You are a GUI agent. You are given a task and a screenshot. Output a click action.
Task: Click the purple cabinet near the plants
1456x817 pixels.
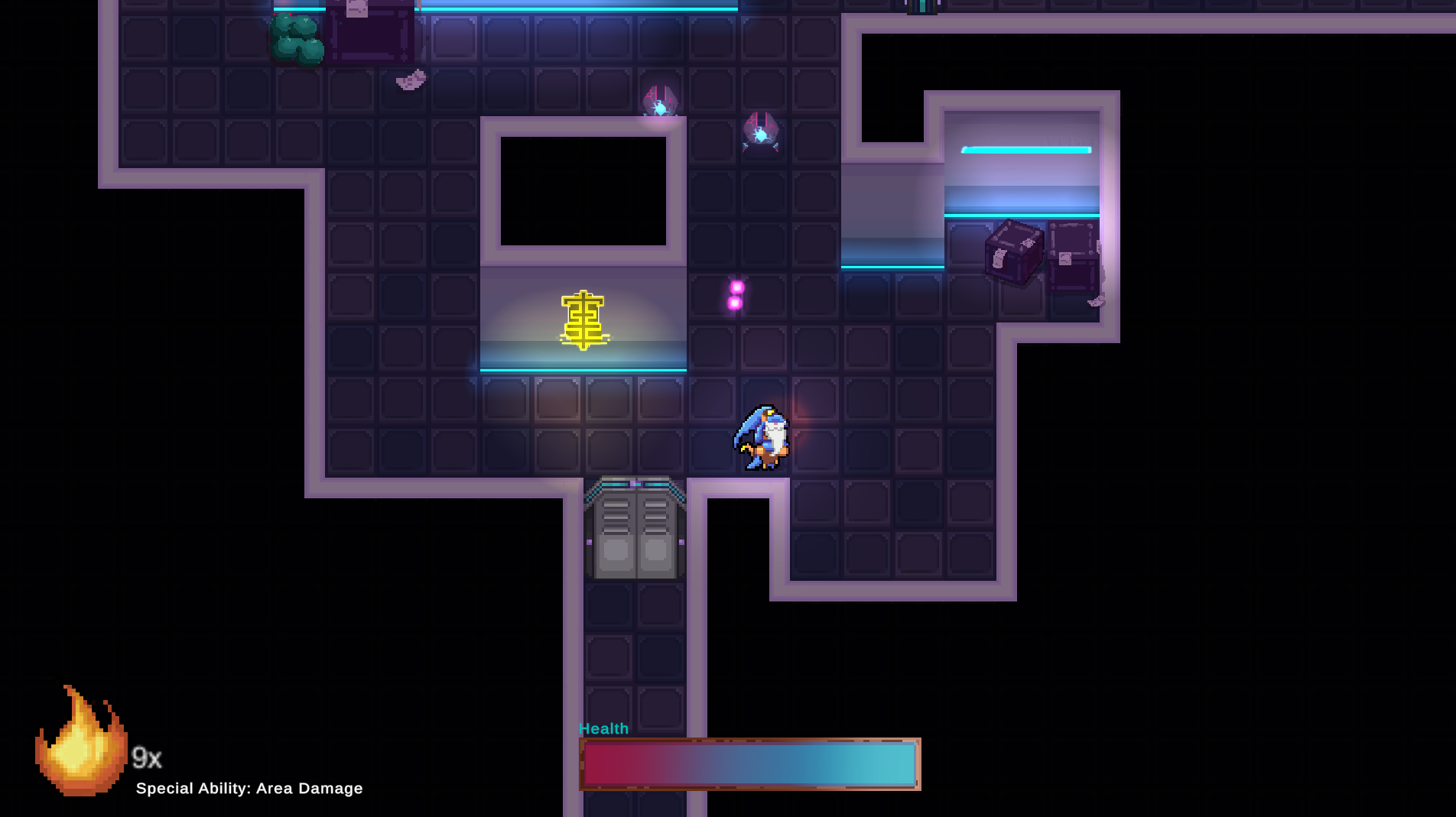369,32
